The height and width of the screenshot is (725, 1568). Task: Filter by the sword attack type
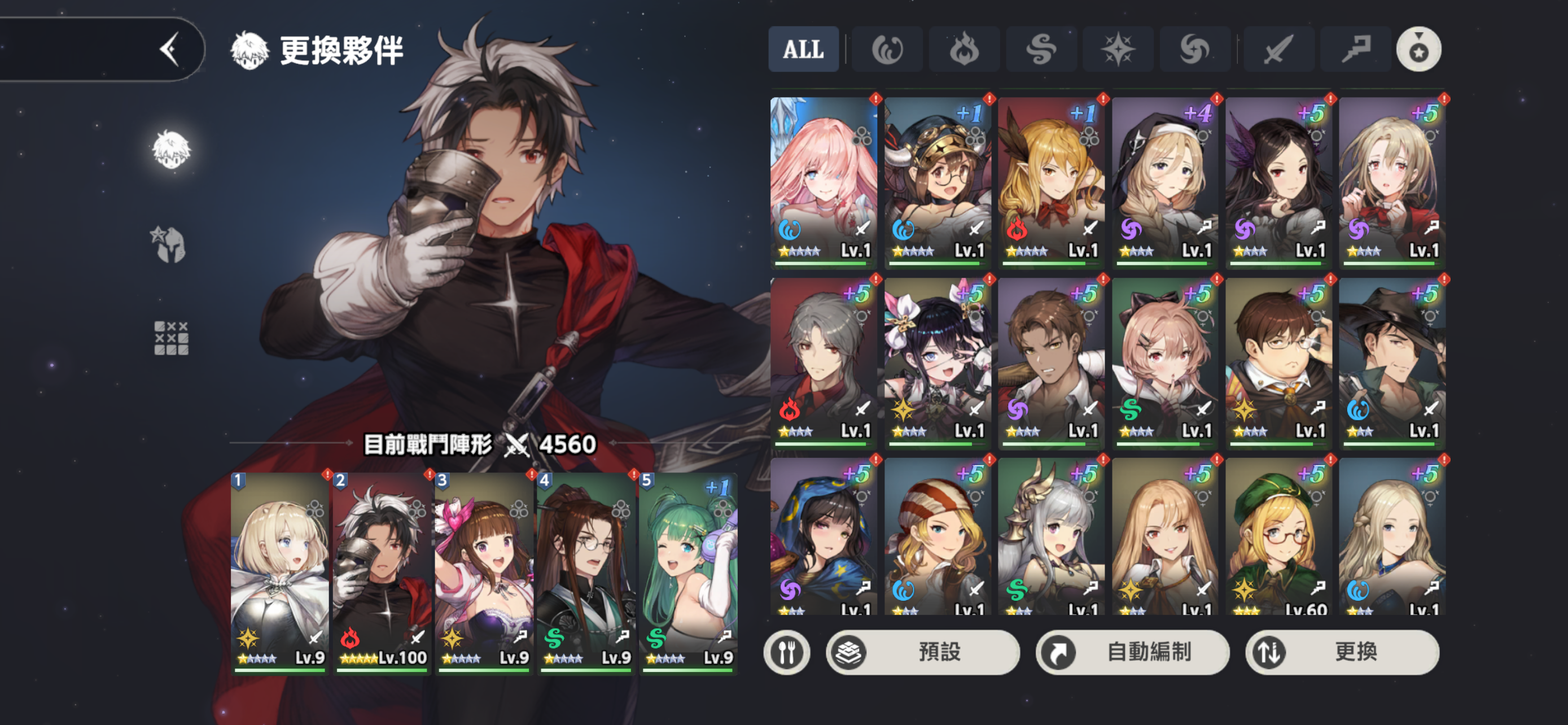pos(1278,49)
